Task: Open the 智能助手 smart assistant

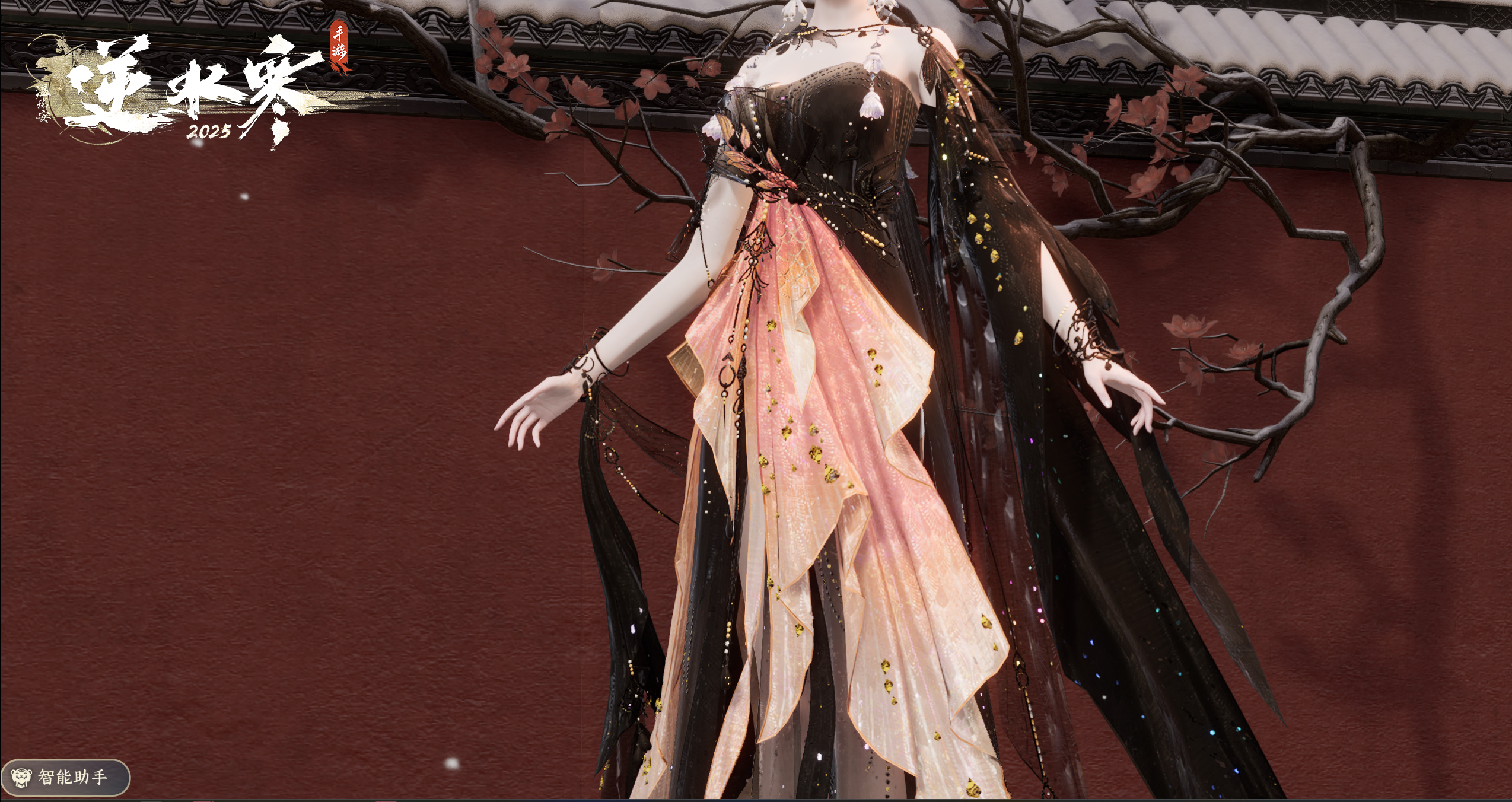Action: [x=64, y=777]
